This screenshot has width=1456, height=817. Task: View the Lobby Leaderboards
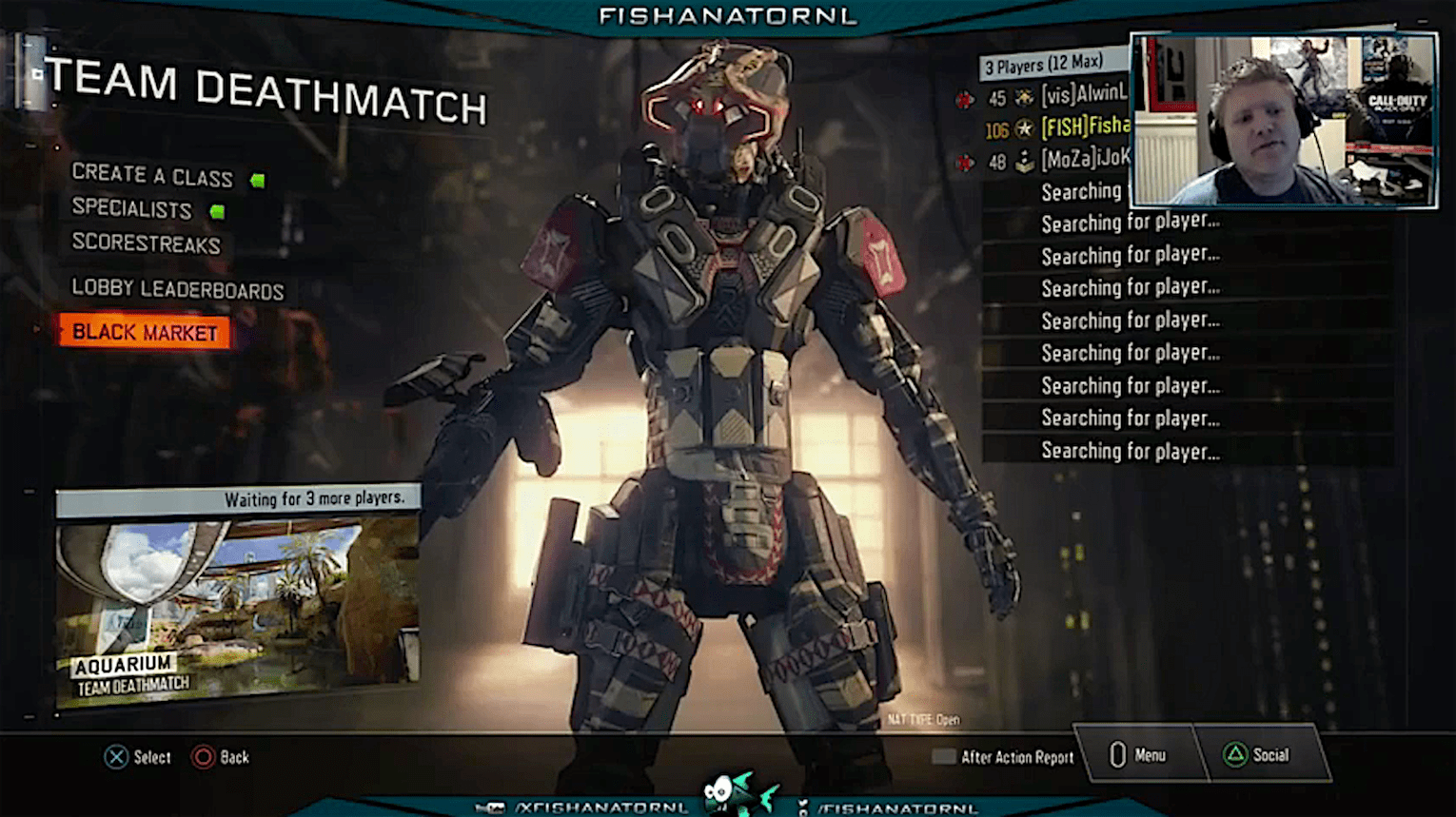(178, 289)
